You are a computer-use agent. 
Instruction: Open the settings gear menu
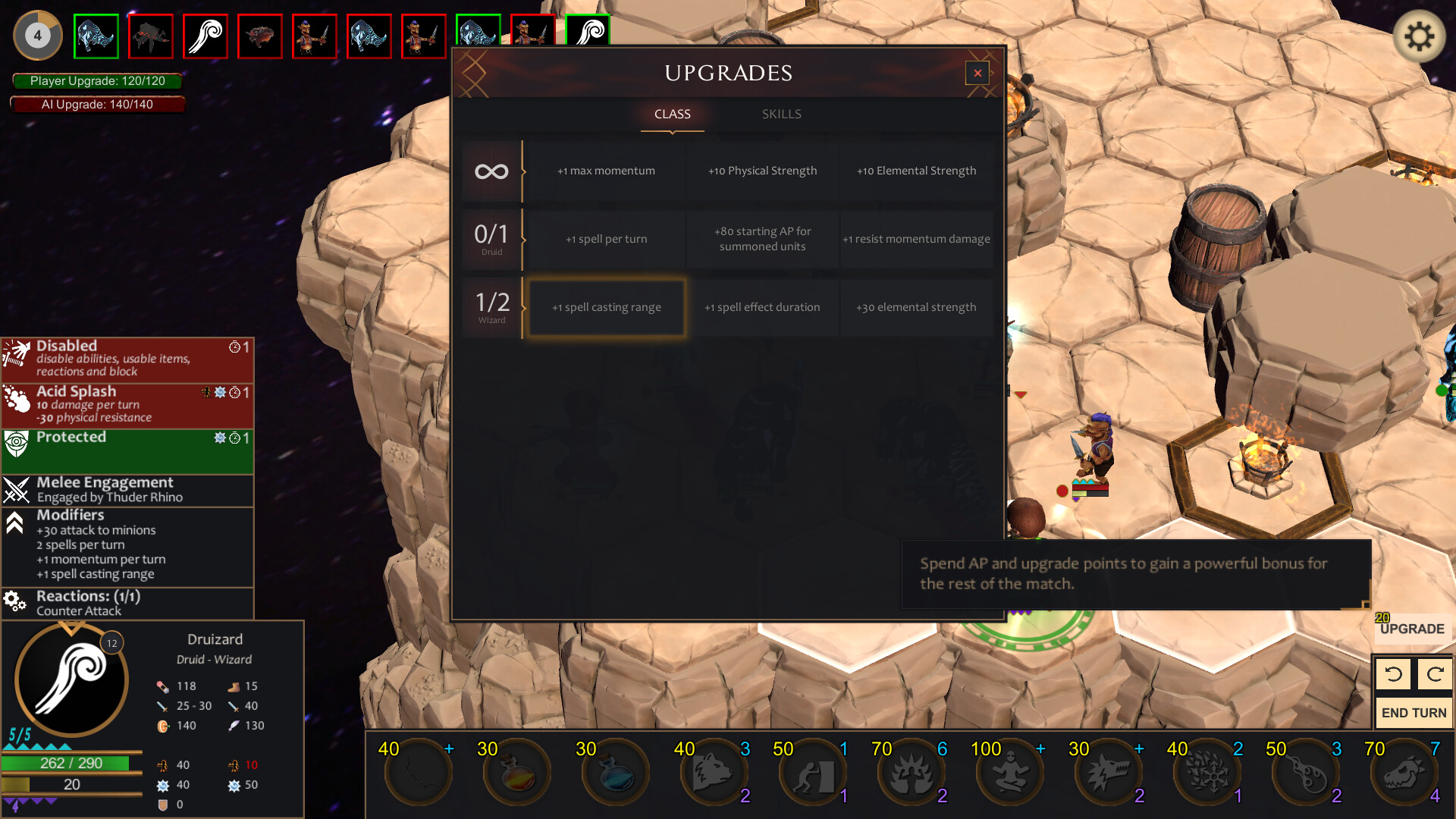(1421, 34)
